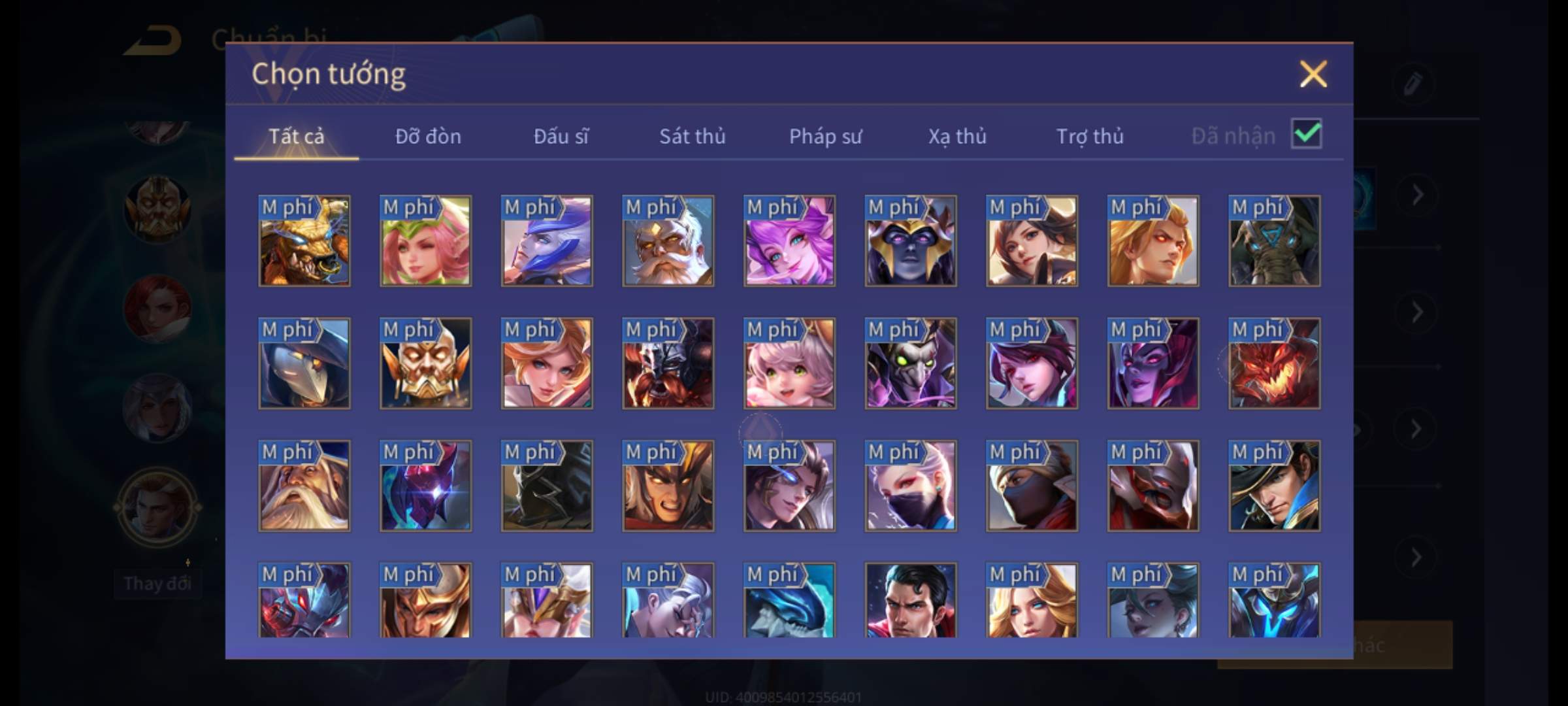Select the black-masked silver-haired ninja woman
This screenshot has width=1568, height=706.
click(910, 486)
